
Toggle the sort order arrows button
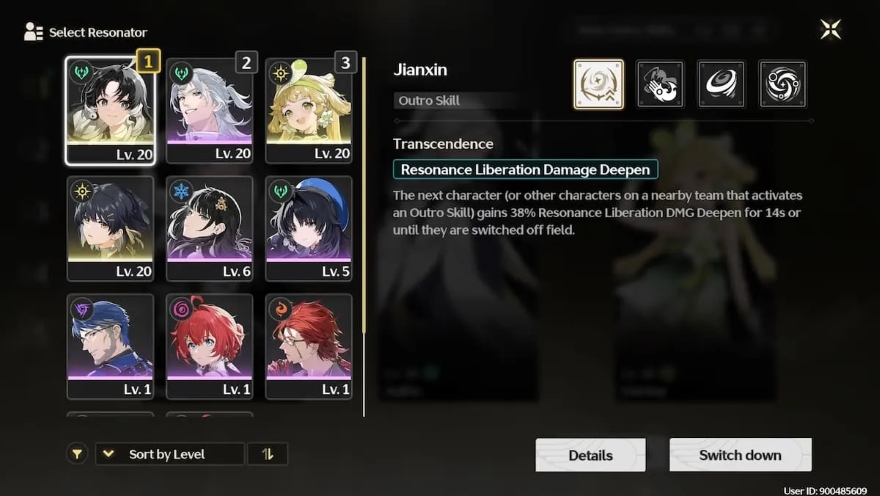coord(267,454)
